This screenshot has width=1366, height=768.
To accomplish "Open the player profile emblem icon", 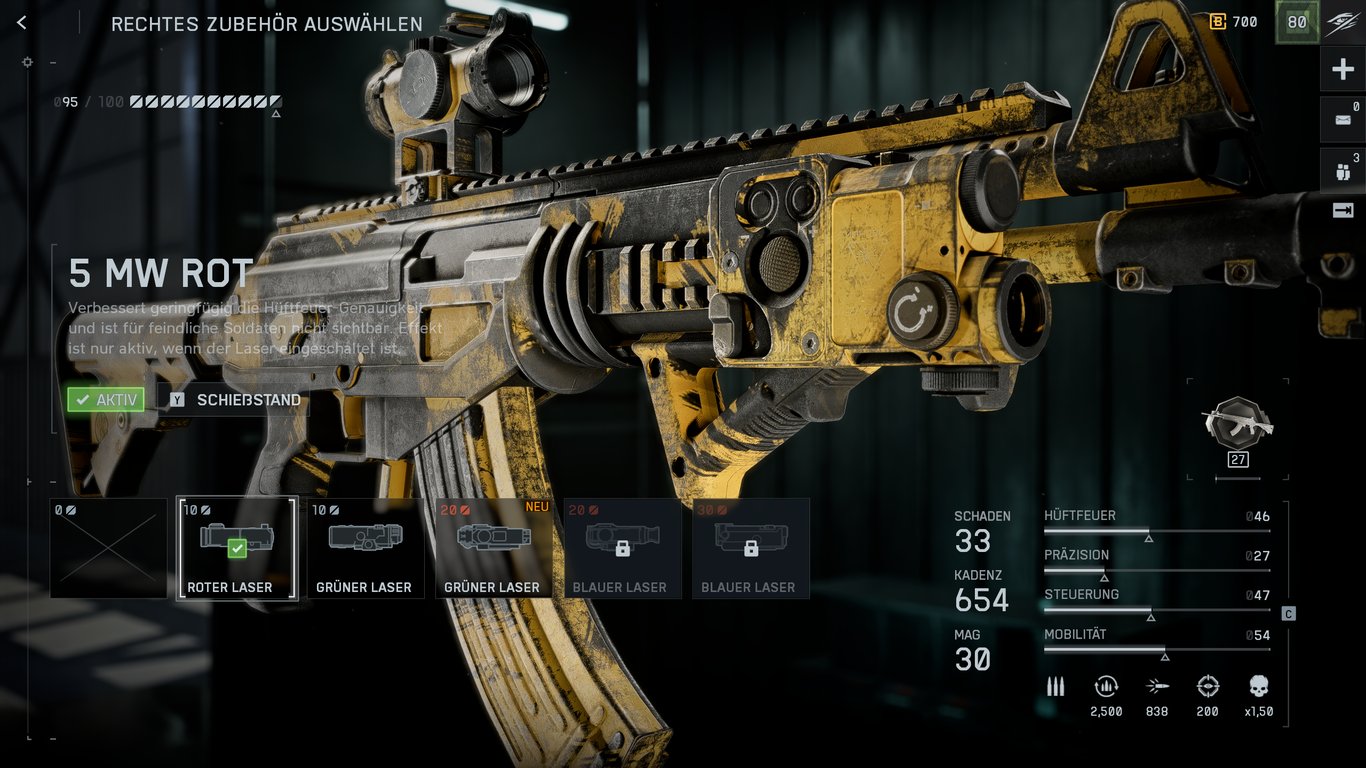I will [x=1342, y=24].
